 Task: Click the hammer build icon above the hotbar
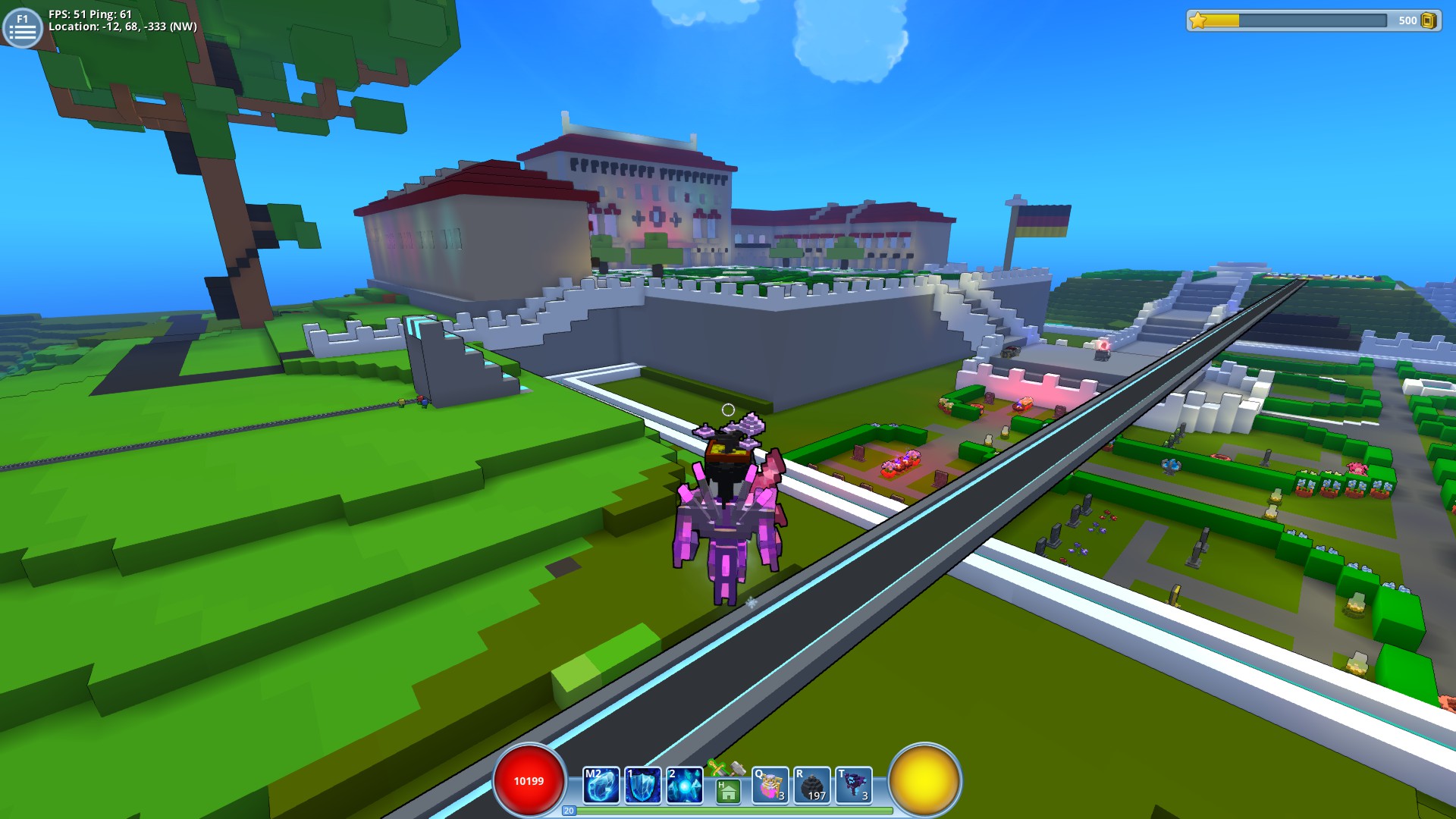coord(736,769)
